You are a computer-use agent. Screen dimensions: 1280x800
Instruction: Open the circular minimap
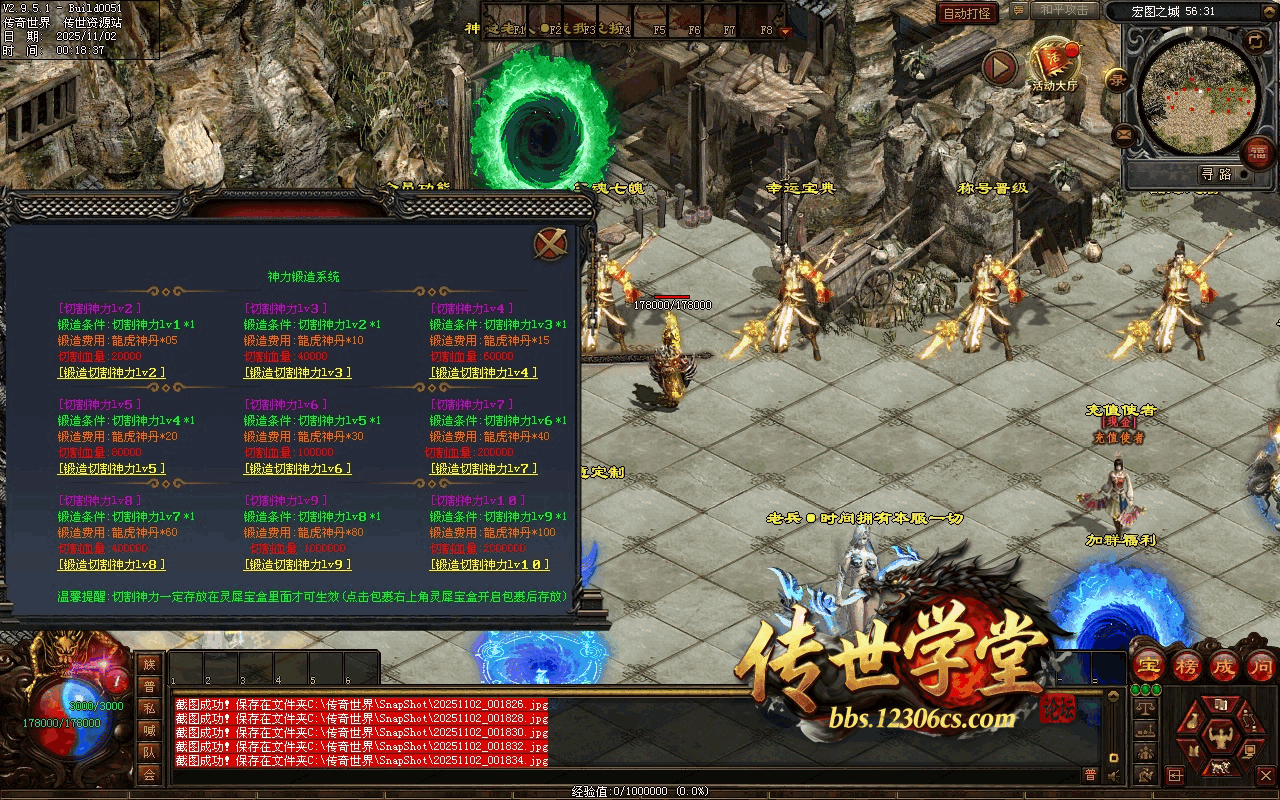click(1199, 97)
